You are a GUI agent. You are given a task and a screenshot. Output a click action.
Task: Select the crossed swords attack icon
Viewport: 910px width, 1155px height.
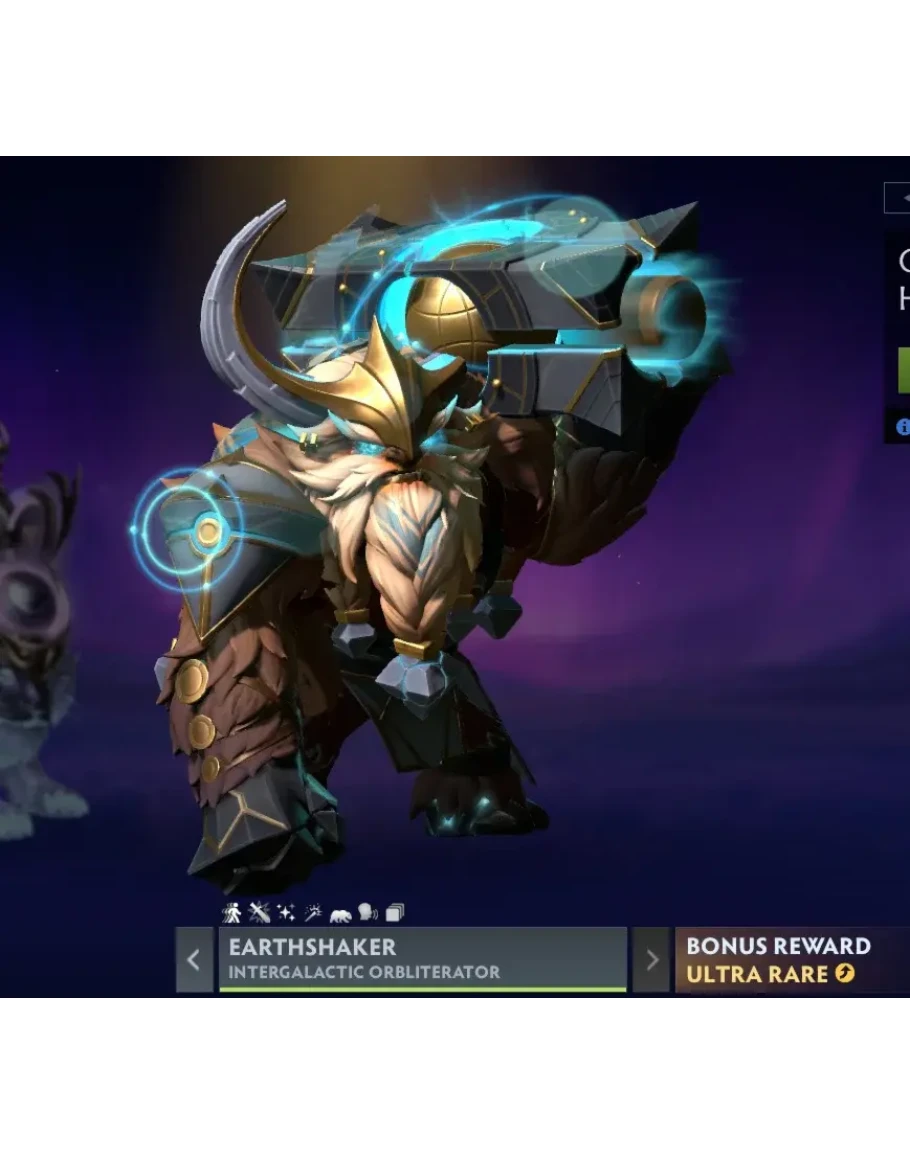pyautogui.click(x=259, y=912)
